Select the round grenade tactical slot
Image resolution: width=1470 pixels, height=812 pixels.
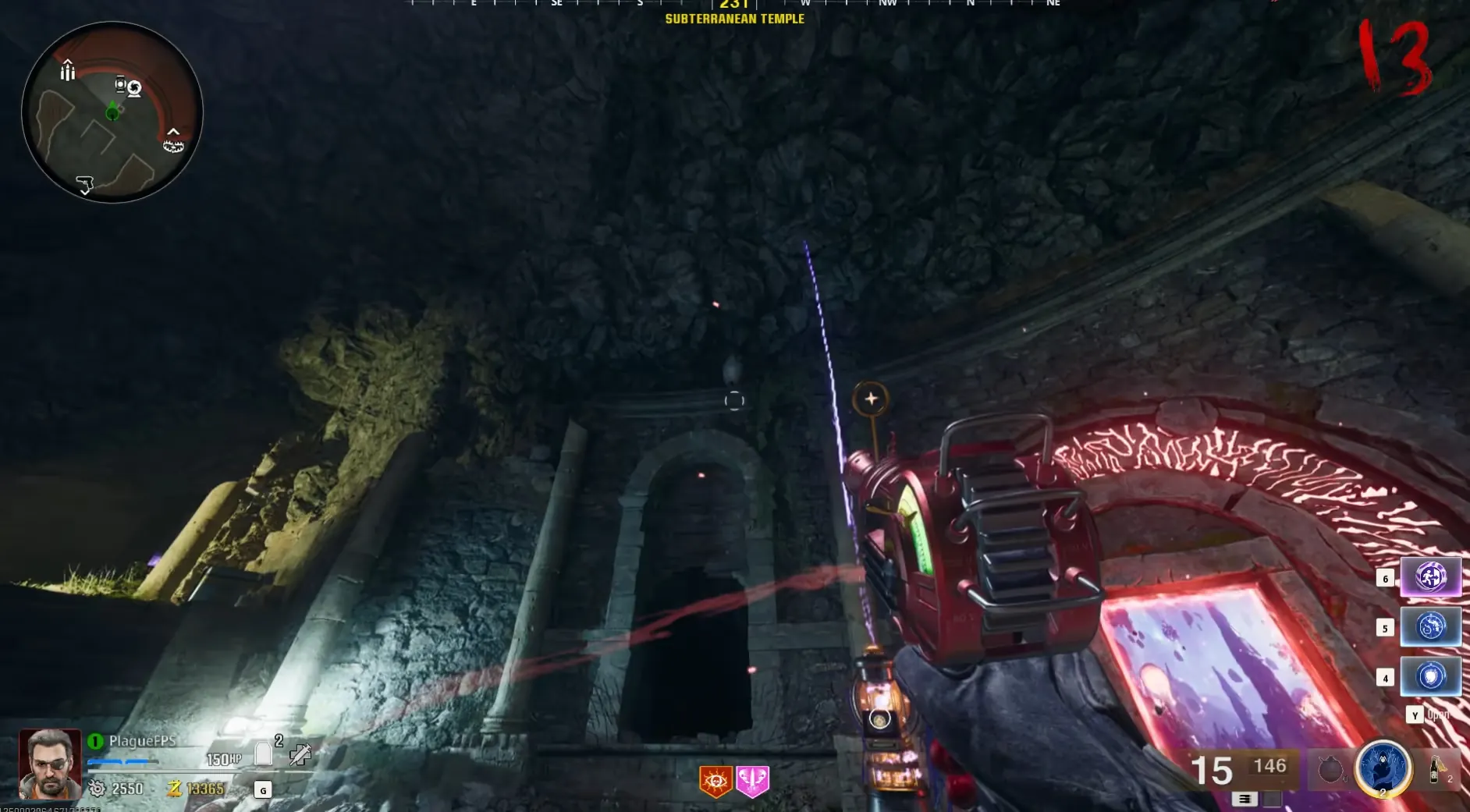tap(1330, 771)
